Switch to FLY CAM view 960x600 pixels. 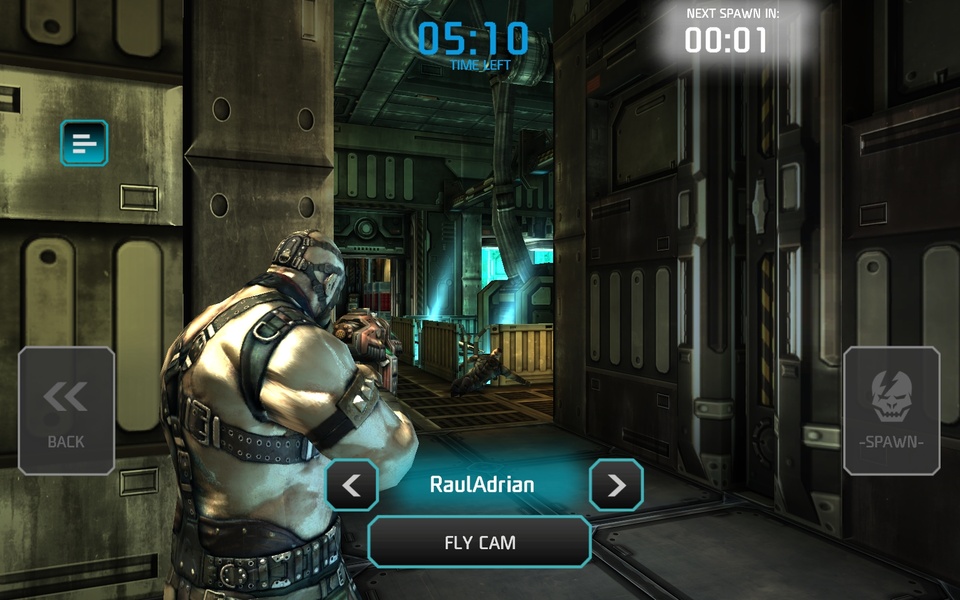pyautogui.click(x=480, y=543)
